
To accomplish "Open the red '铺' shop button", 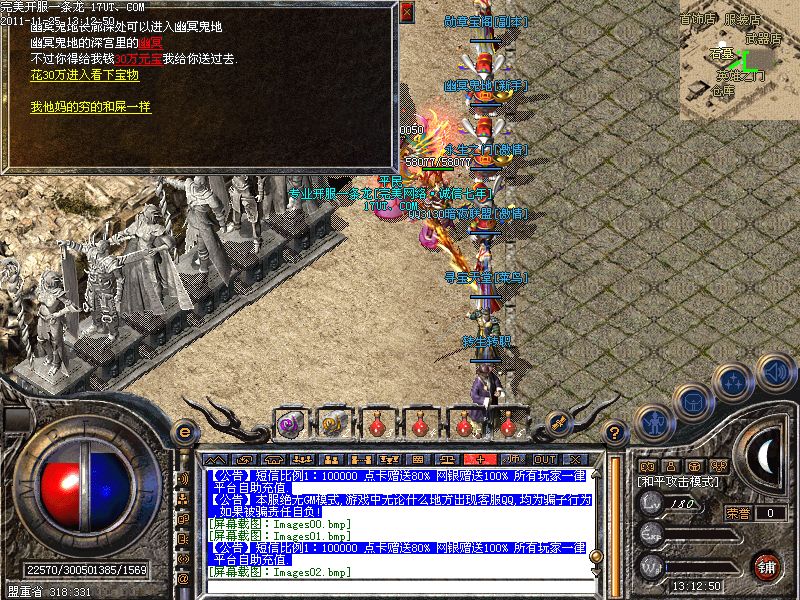I will pyautogui.click(x=767, y=566).
